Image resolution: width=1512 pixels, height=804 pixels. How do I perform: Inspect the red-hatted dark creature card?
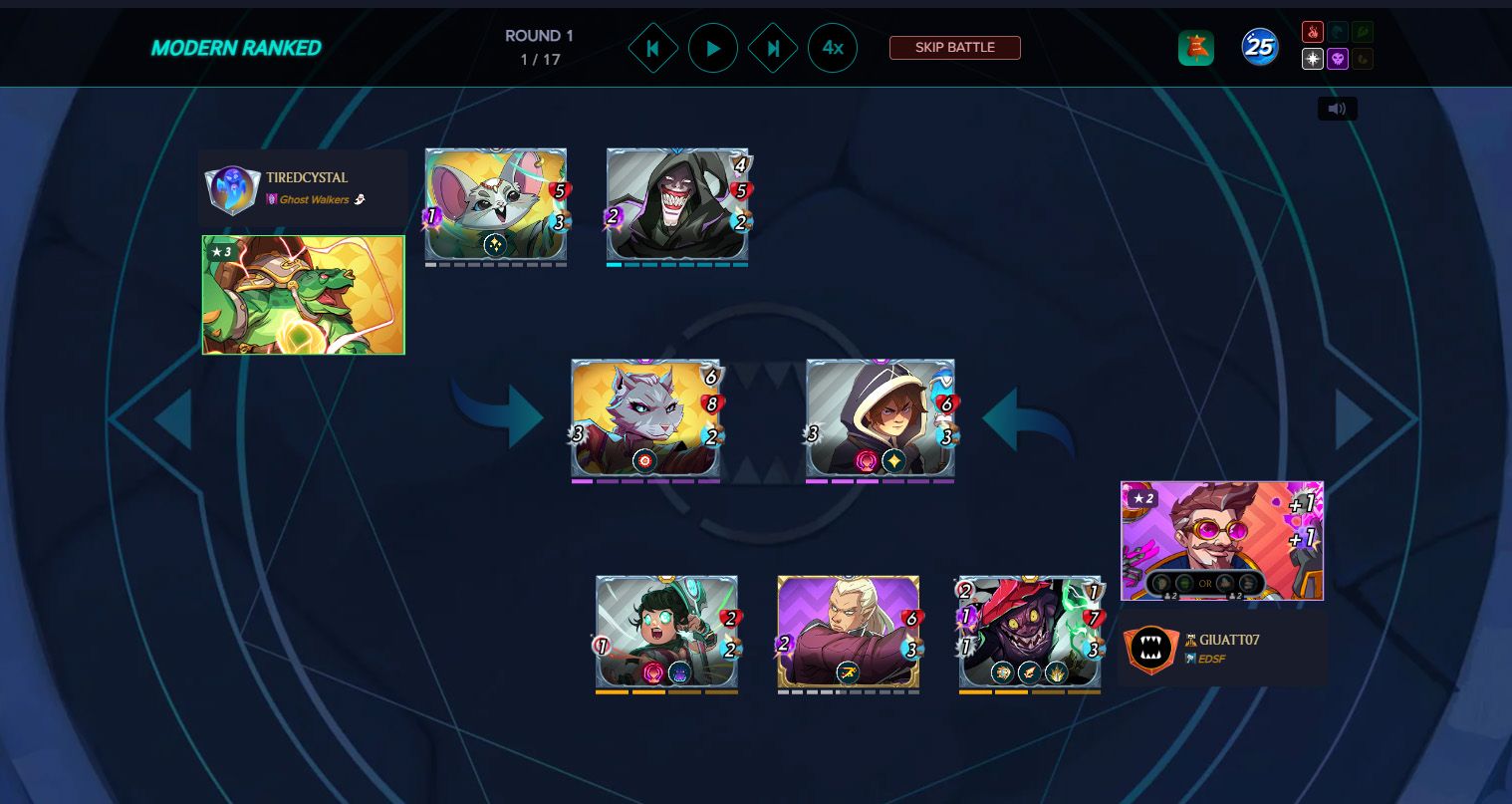click(x=1030, y=632)
